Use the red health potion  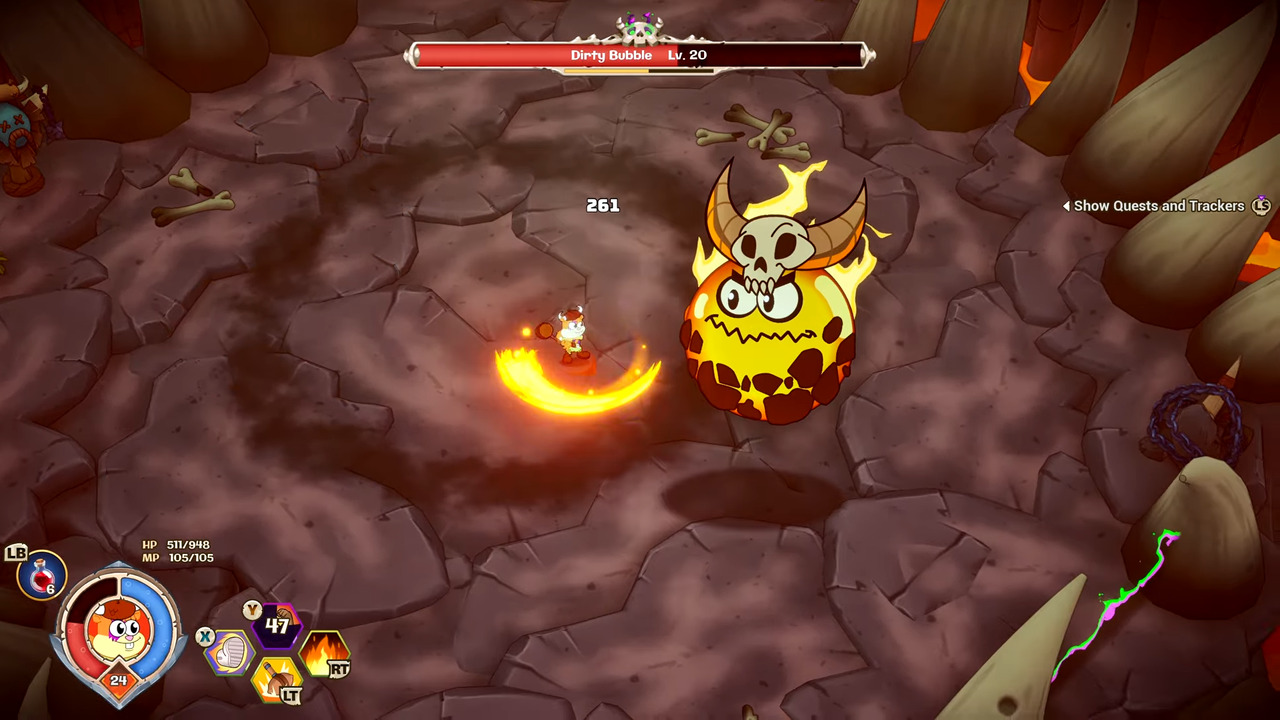pos(42,576)
